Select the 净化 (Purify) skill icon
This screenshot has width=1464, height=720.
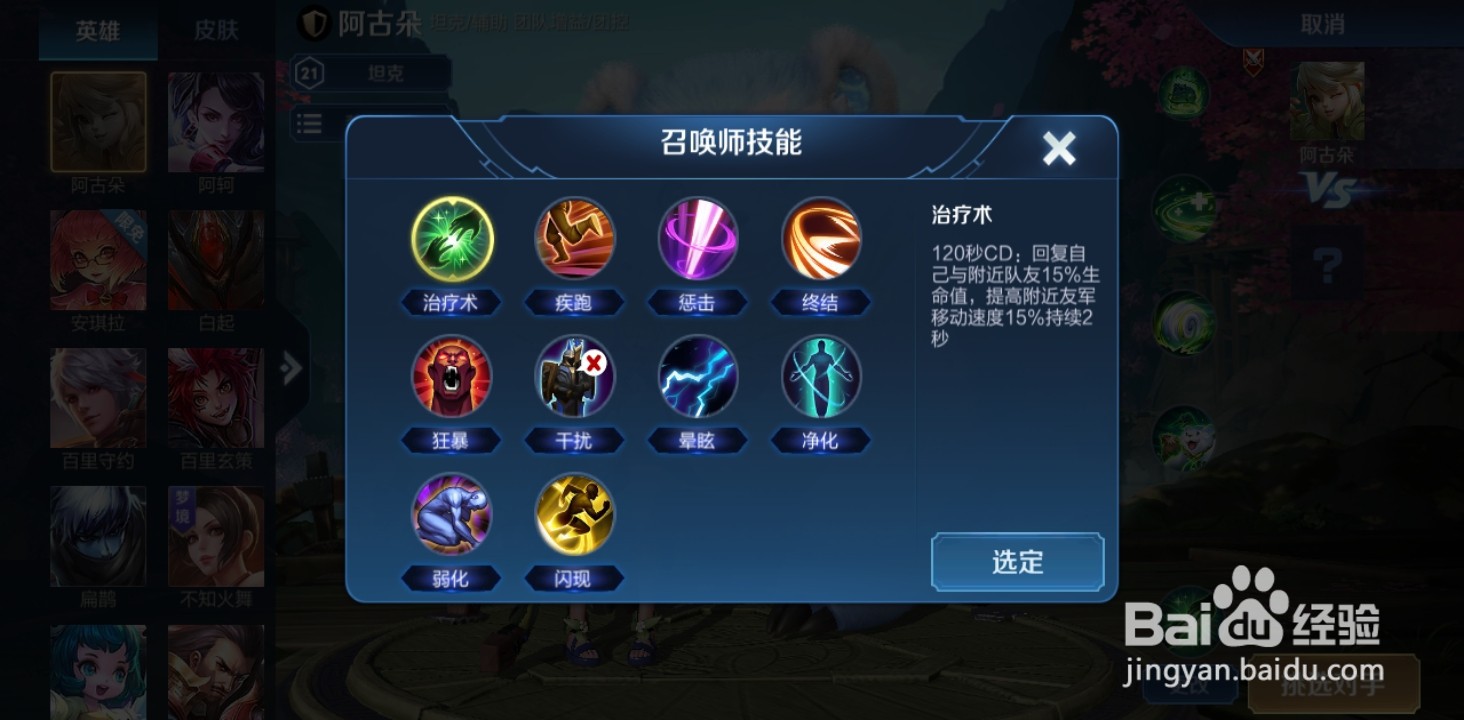pos(820,377)
